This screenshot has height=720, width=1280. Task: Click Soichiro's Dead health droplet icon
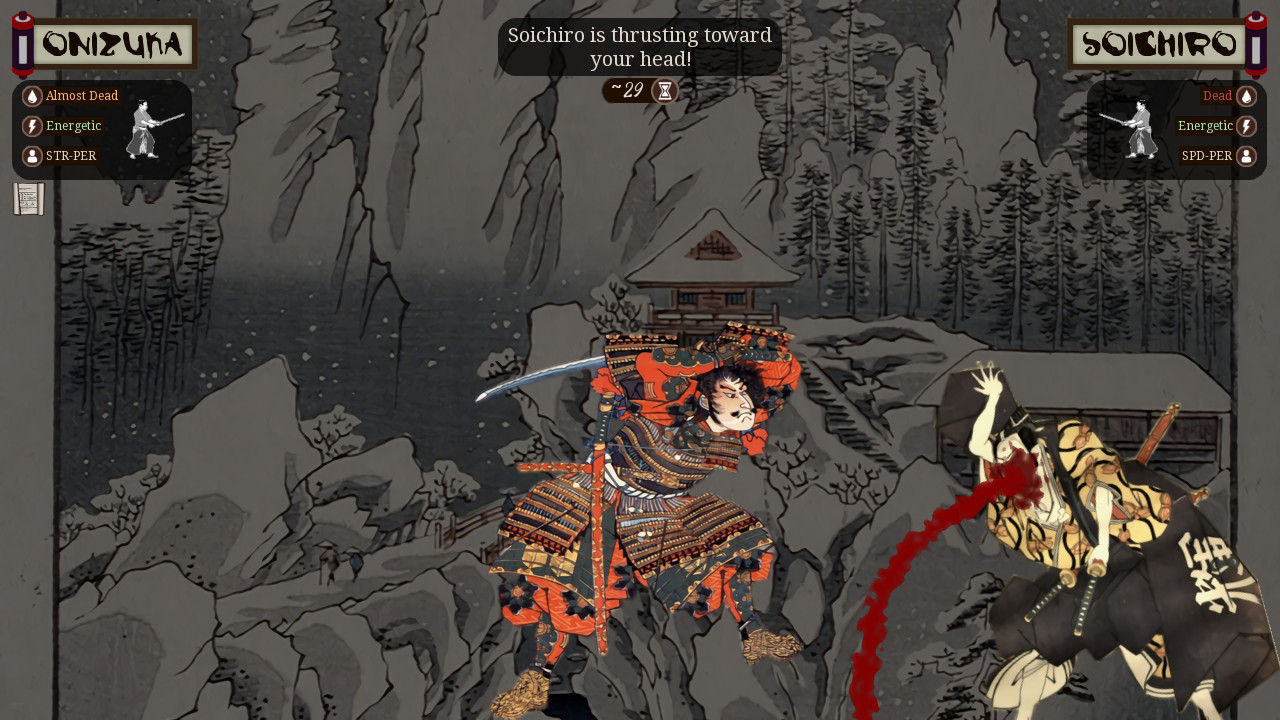pyautogui.click(x=1248, y=95)
